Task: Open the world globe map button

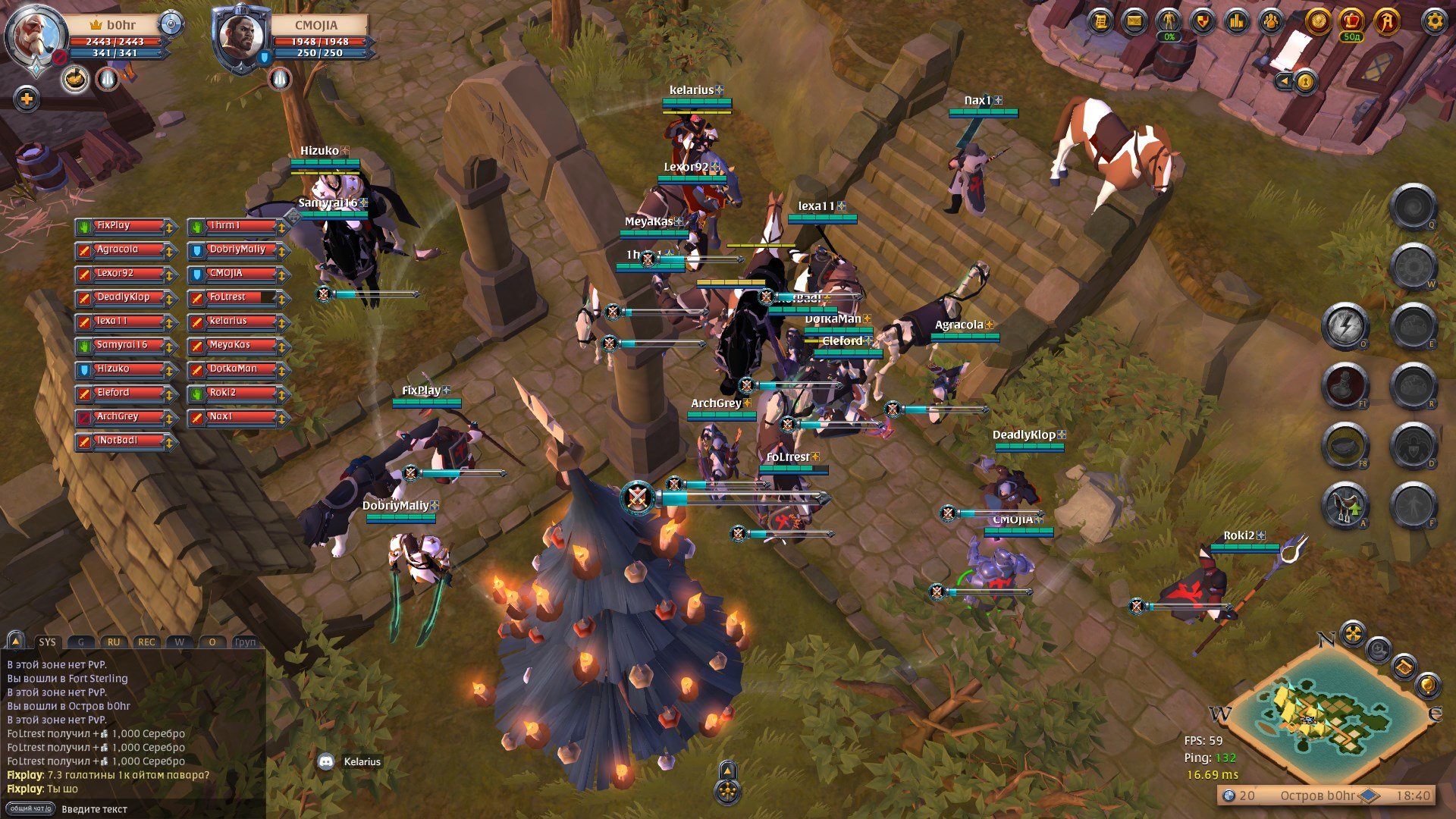Action: 1426,686
